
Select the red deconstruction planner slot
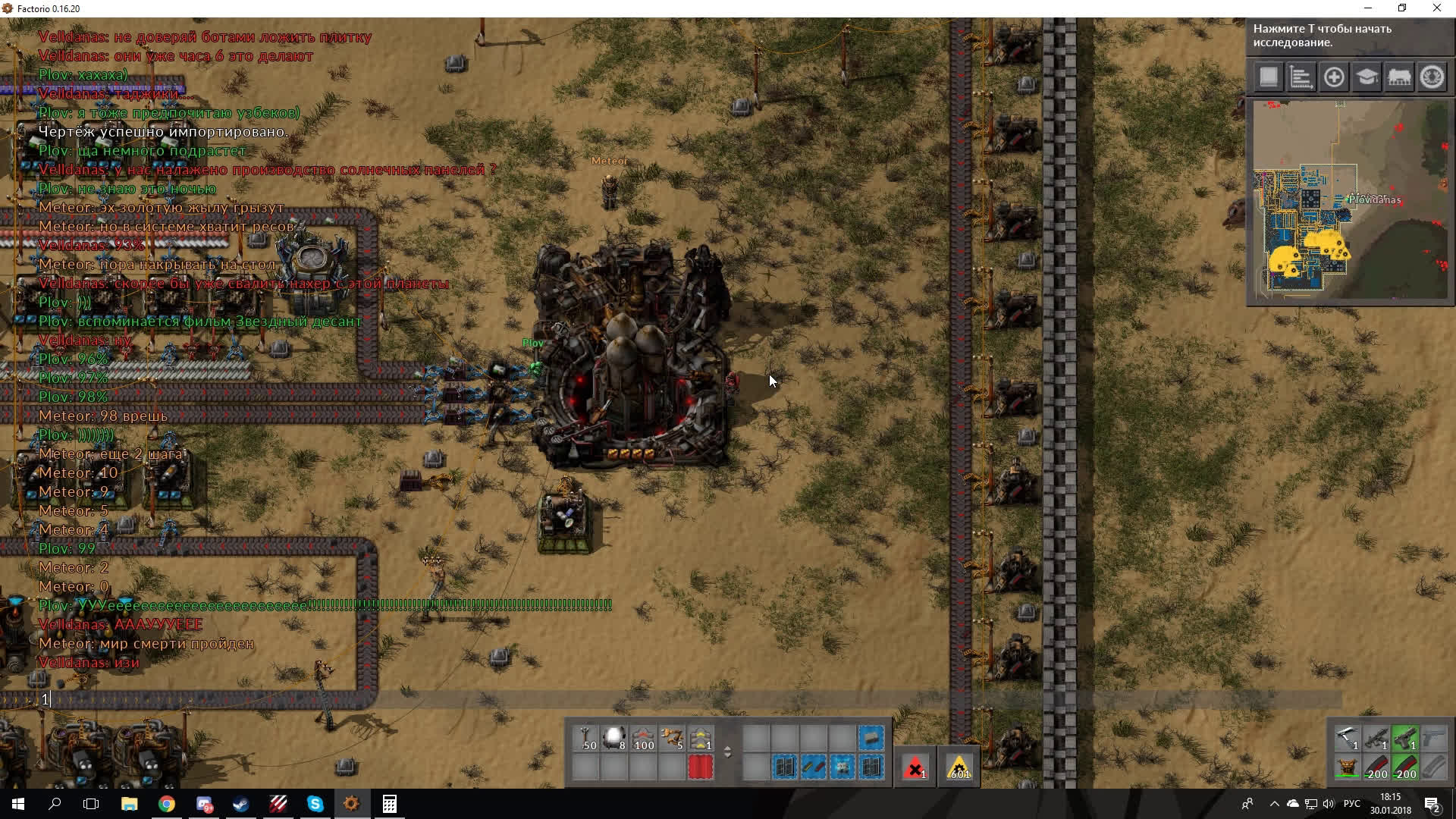[701, 767]
